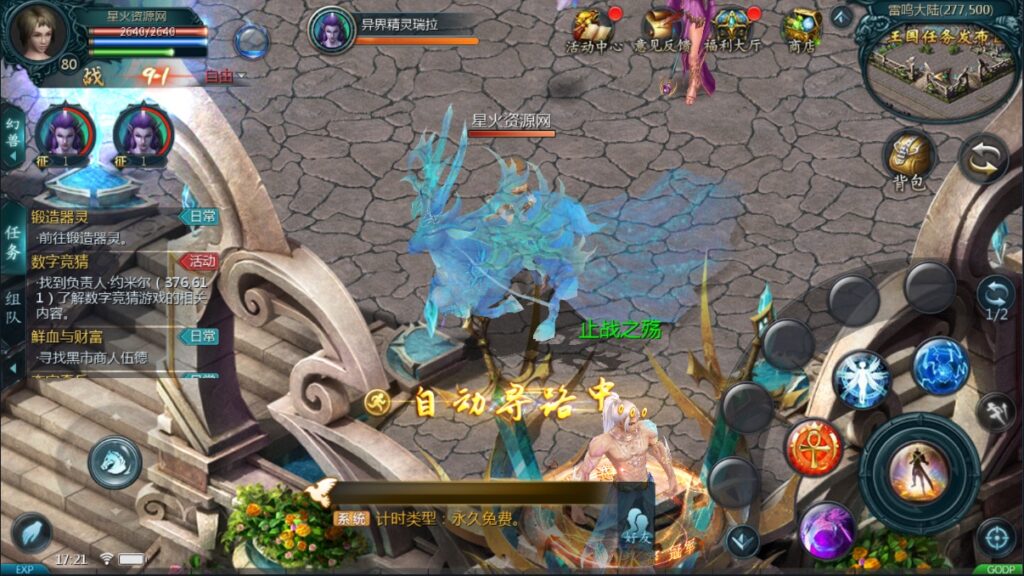Screen dimensions: 1024x576
Task: Cast the winged angel skill
Action: point(861,380)
